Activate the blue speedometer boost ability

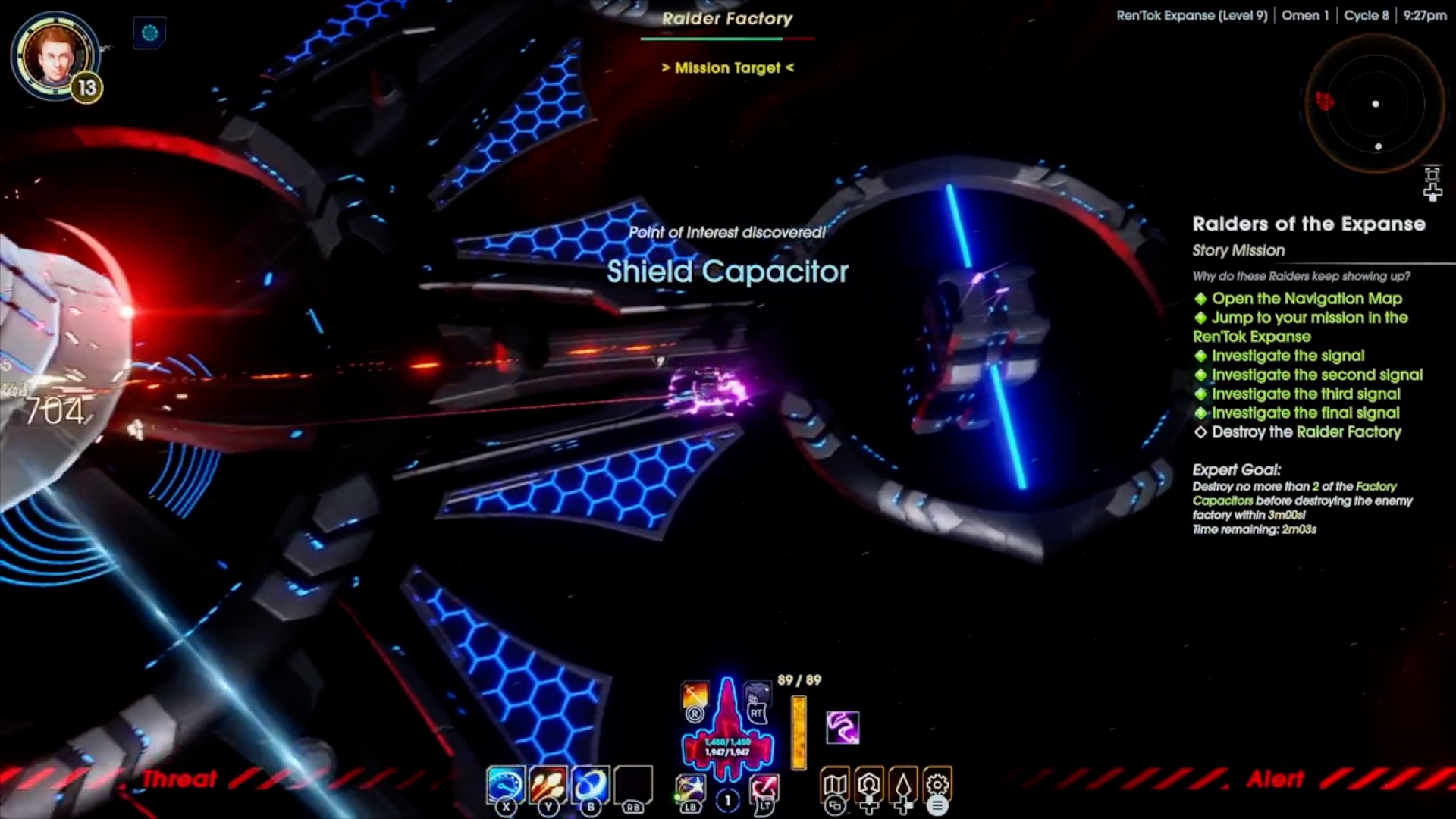505,784
